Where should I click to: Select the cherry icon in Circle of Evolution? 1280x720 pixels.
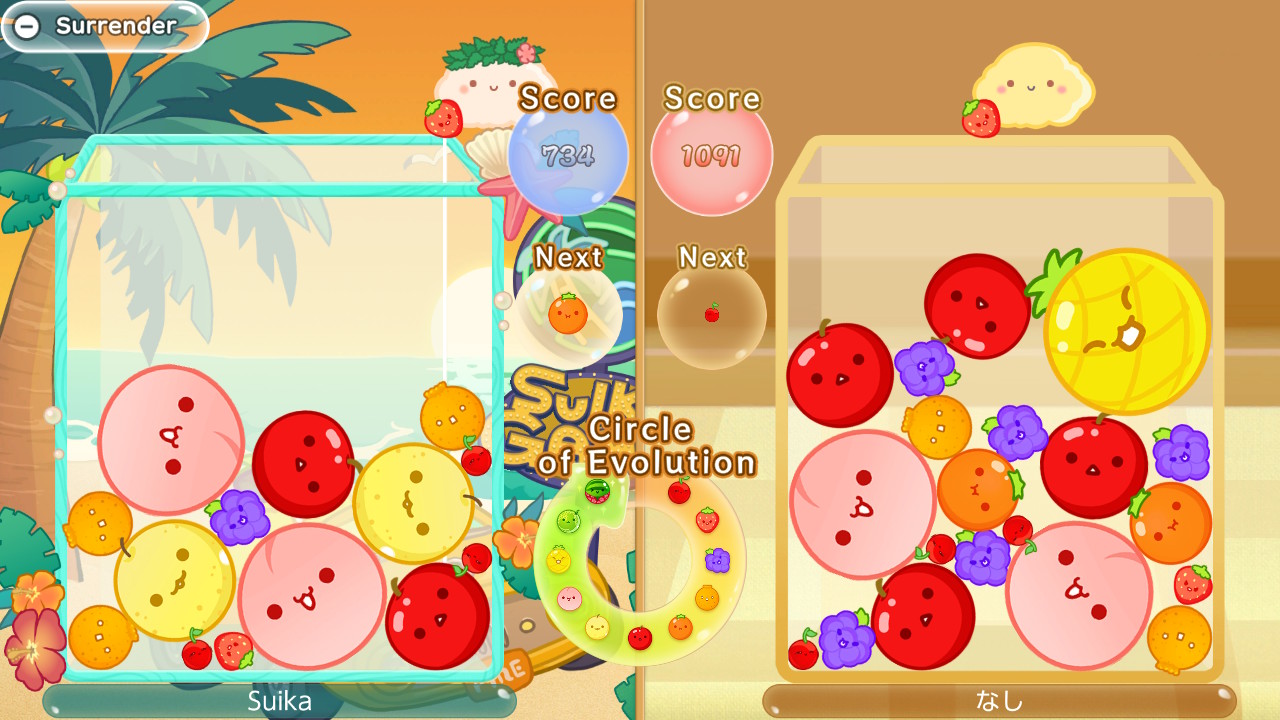coord(679,491)
